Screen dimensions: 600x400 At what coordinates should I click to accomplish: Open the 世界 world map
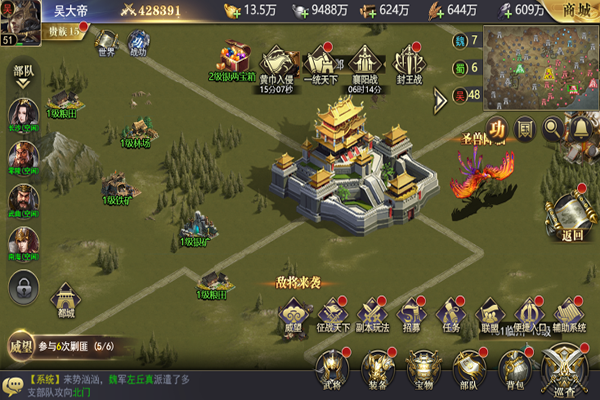click(x=106, y=43)
